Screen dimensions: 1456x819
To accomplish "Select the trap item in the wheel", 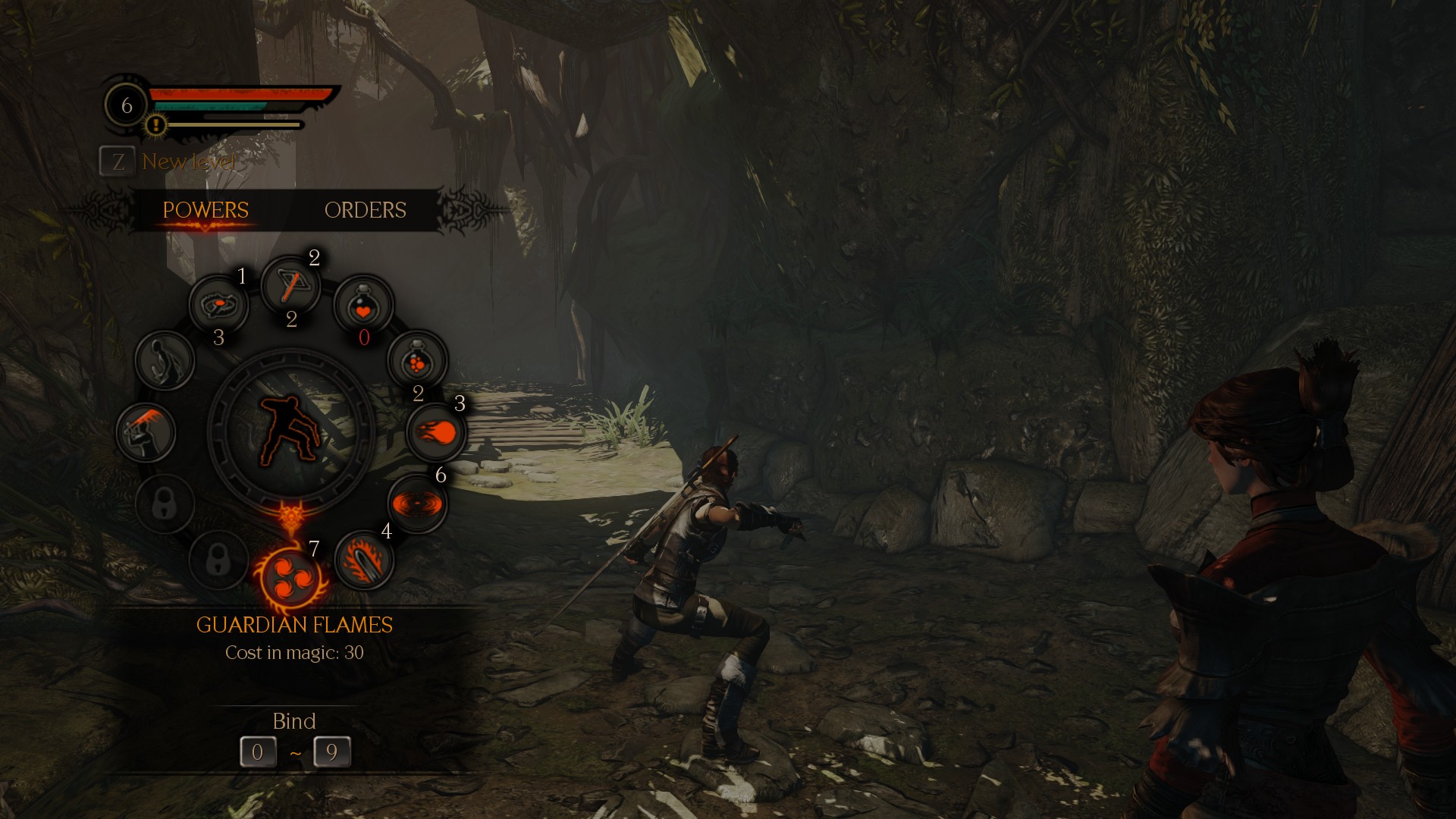I will click(218, 305).
